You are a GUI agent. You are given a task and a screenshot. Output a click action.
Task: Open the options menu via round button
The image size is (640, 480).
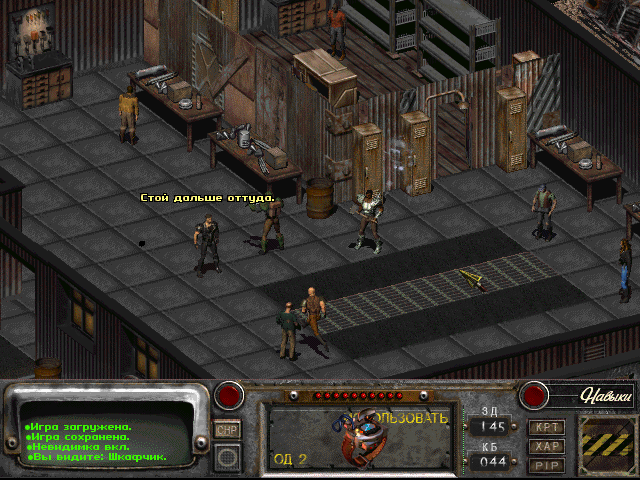227,457
